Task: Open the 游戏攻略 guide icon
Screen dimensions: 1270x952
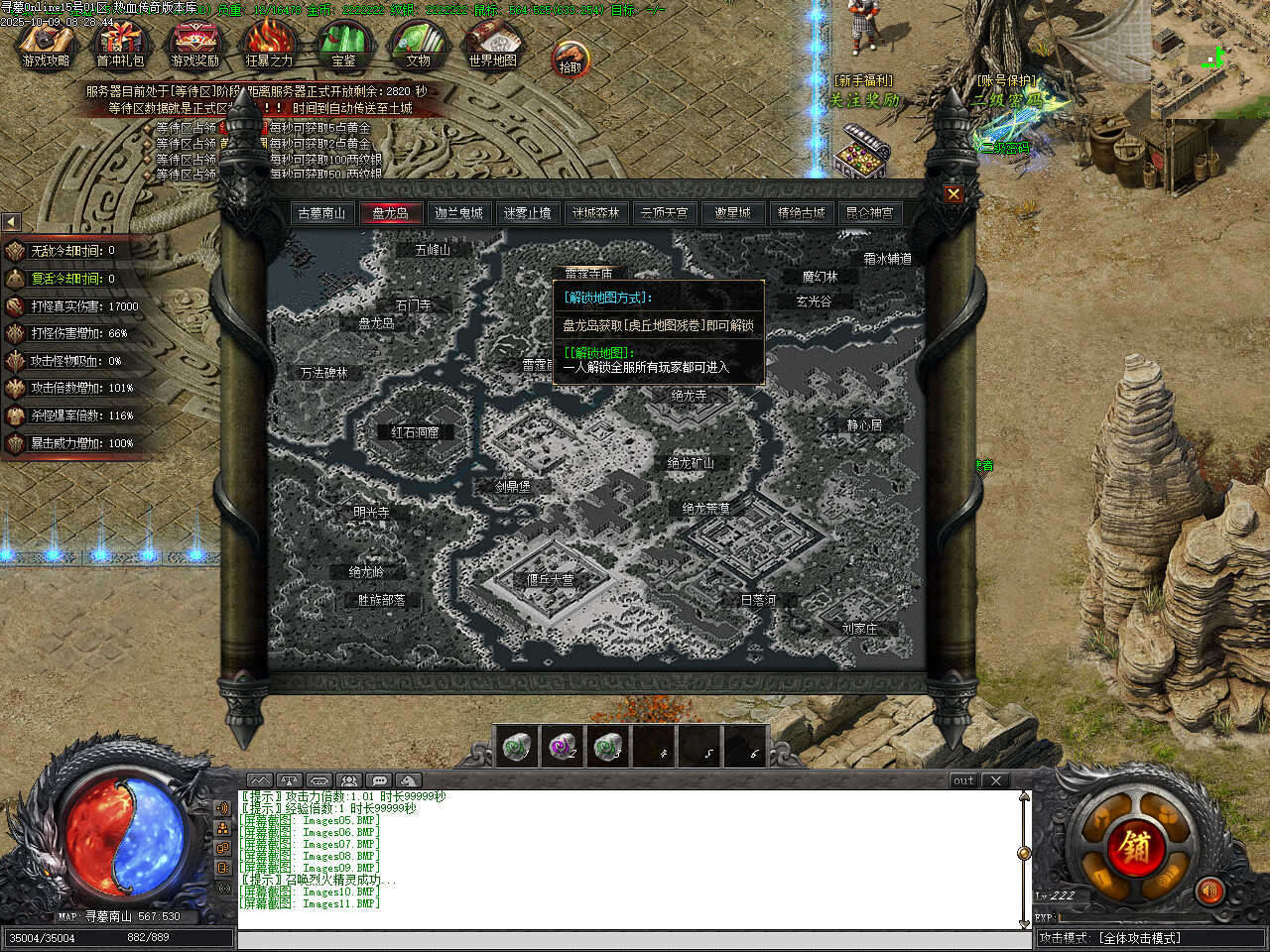Action: (x=46, y=45)
